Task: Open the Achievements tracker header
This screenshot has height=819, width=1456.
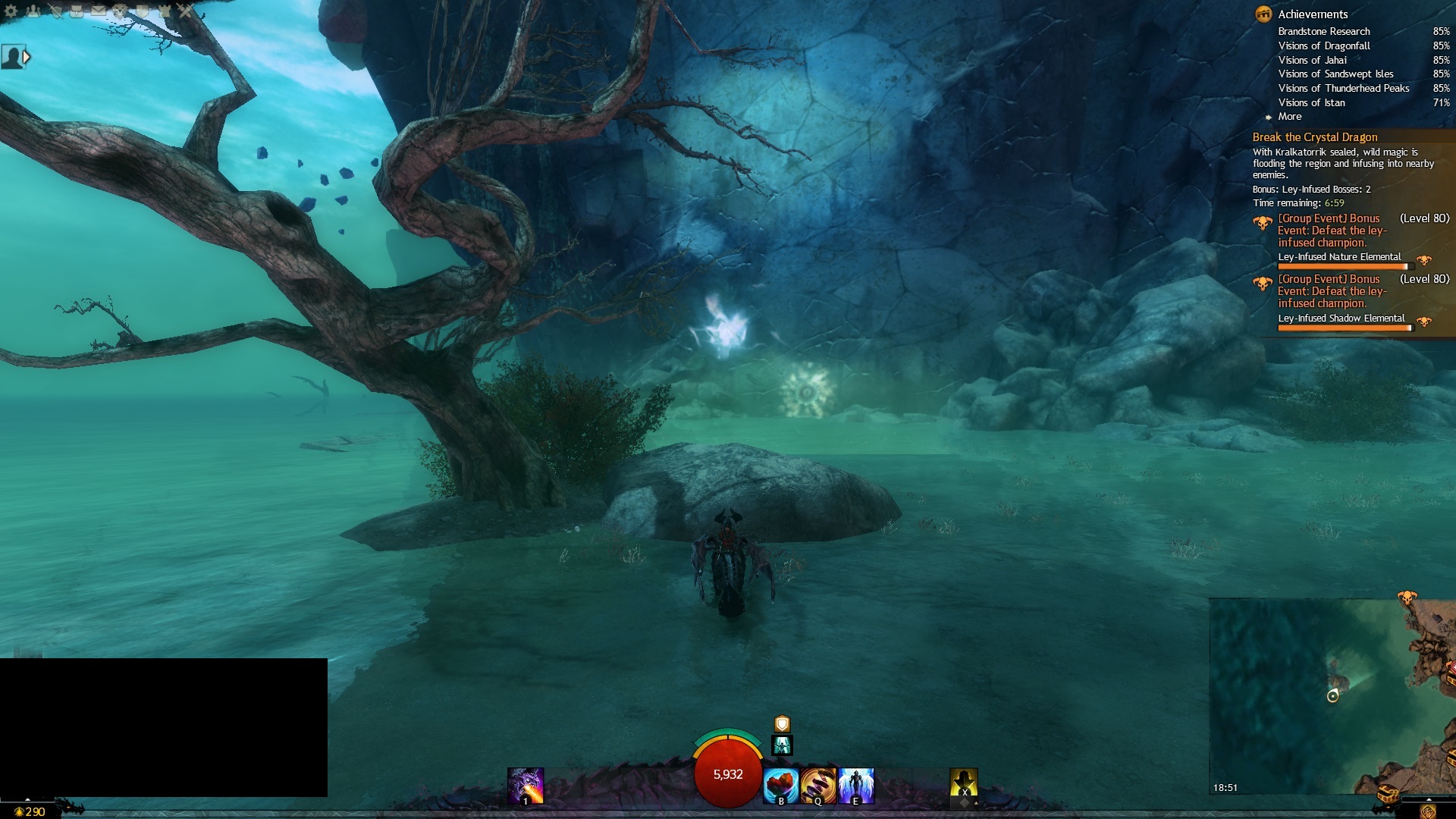Action: (1312, 14)
